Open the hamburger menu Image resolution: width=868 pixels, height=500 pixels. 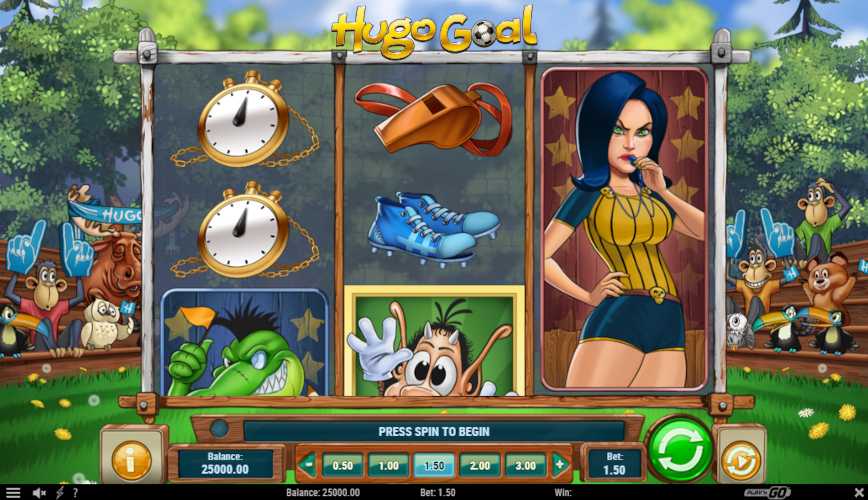tap(13, 493)
